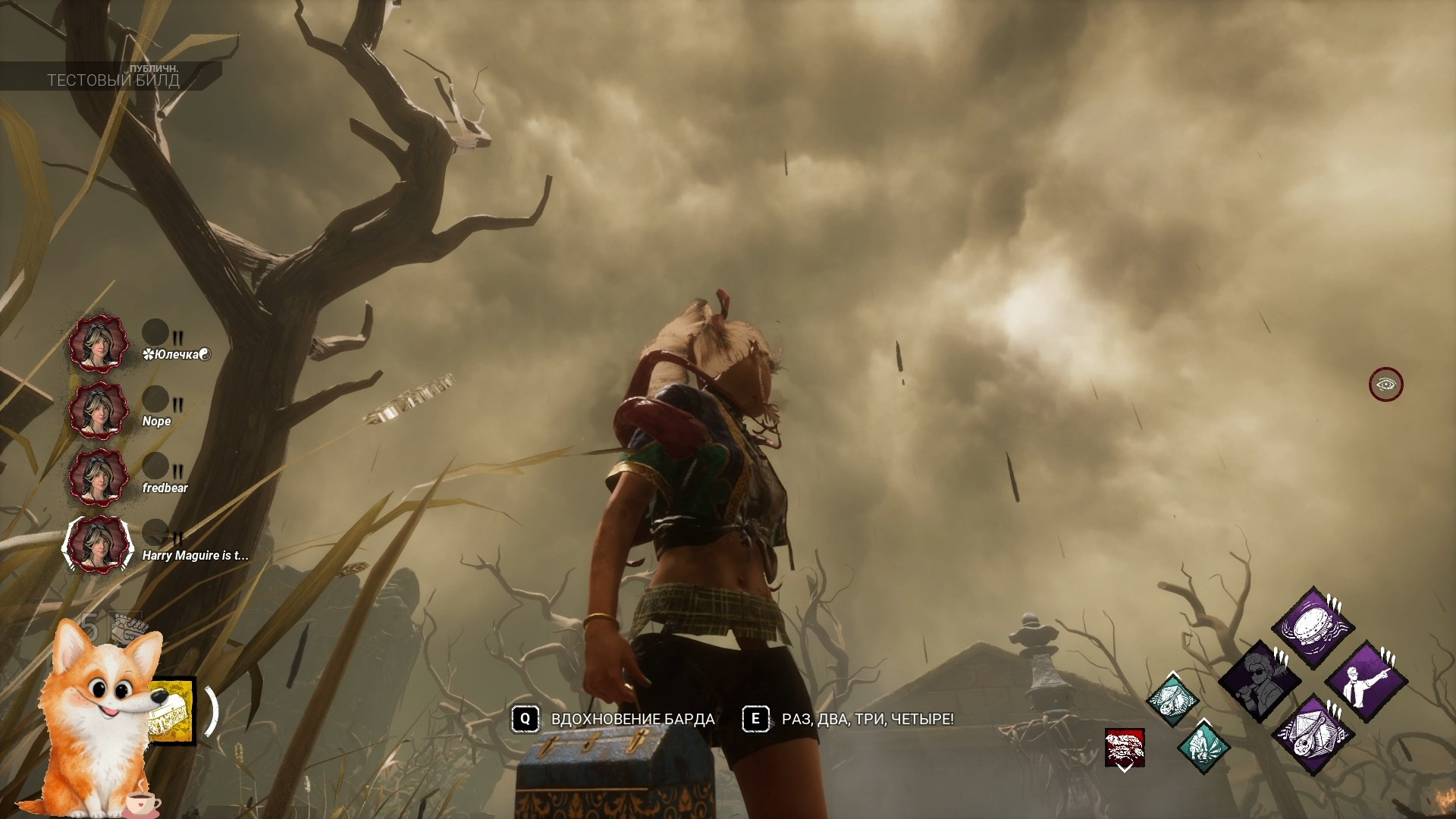Select the teal crouching figure status icon
The height and width of the screenshot is (819, 1456).
(1203, 746)
